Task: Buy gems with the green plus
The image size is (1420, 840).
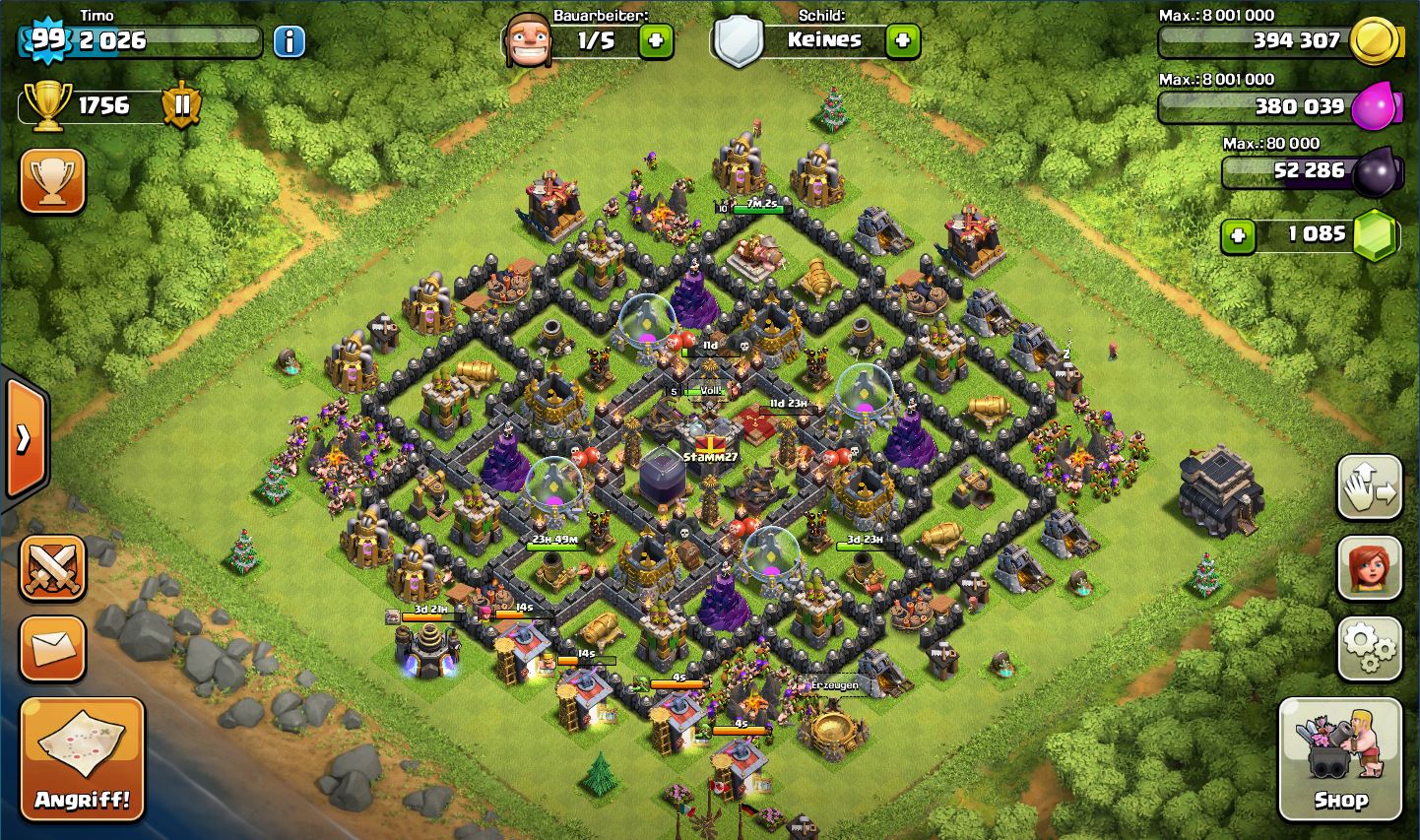Action: point(1238,235)
